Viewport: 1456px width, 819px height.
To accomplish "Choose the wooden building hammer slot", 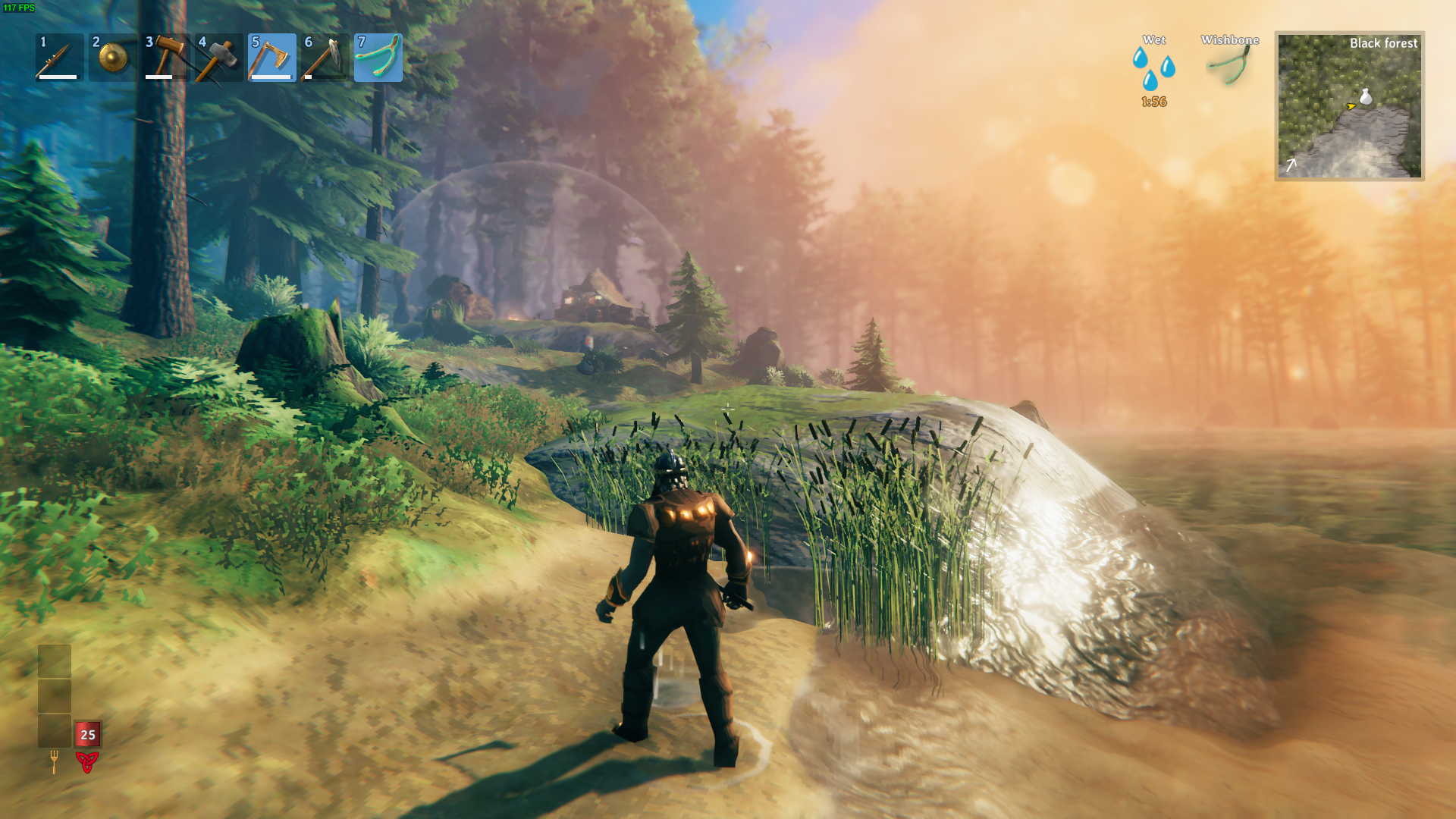I will coord(165,58).
